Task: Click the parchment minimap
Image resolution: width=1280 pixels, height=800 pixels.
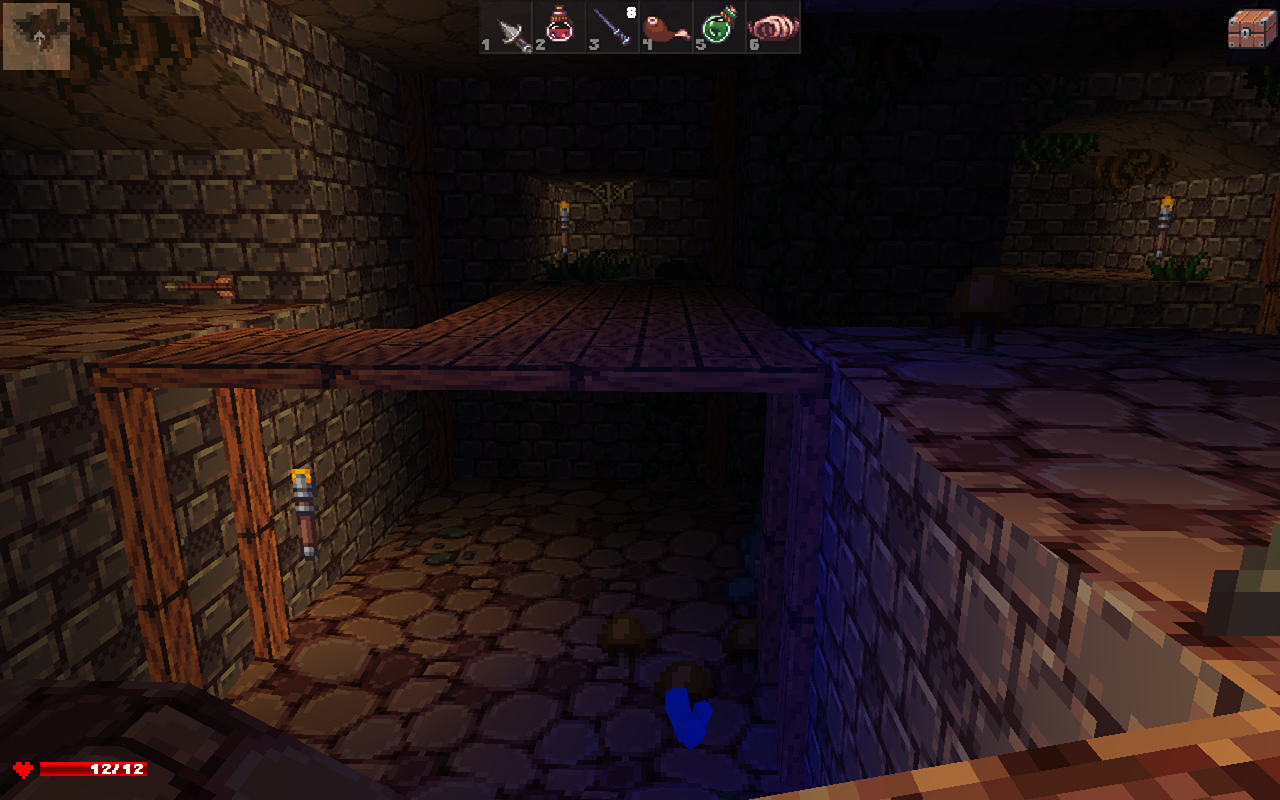Action: pyautogui.click(x=37, y=36)
